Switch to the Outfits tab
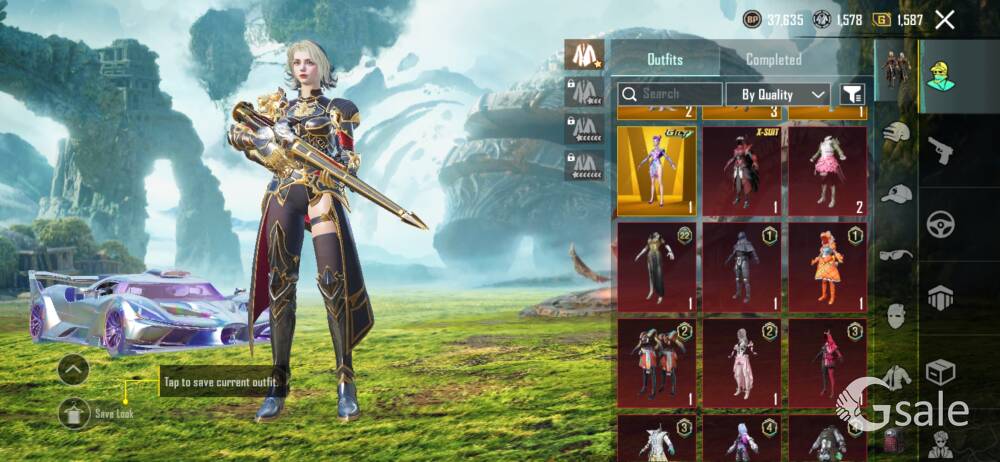Screen dimensions: 1000x462 tap(664, 59)
